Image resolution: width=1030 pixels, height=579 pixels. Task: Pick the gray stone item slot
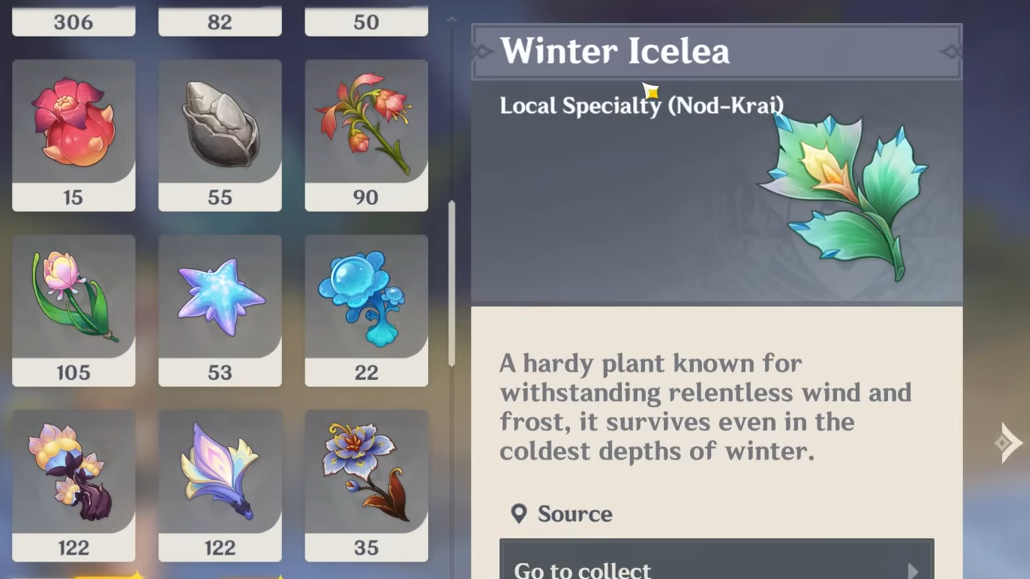[x=220, y=134]
